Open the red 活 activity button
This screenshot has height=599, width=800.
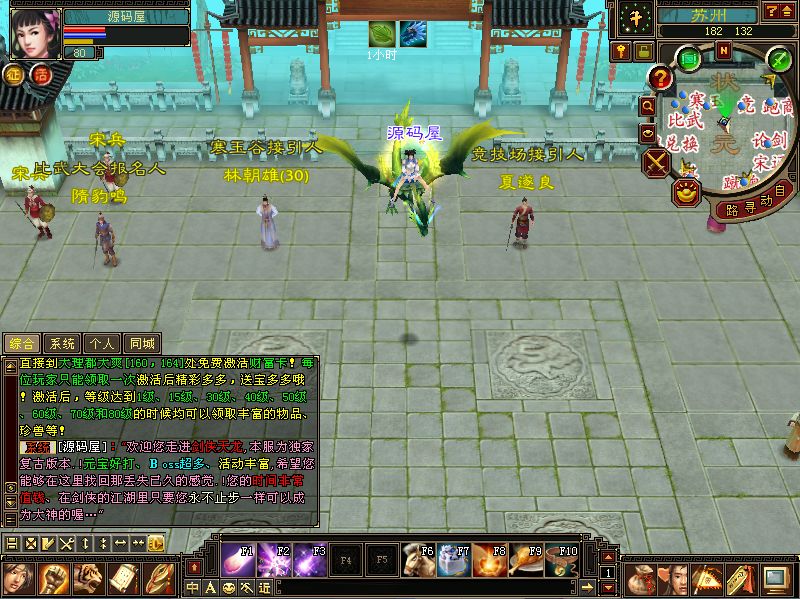point(40,73)
